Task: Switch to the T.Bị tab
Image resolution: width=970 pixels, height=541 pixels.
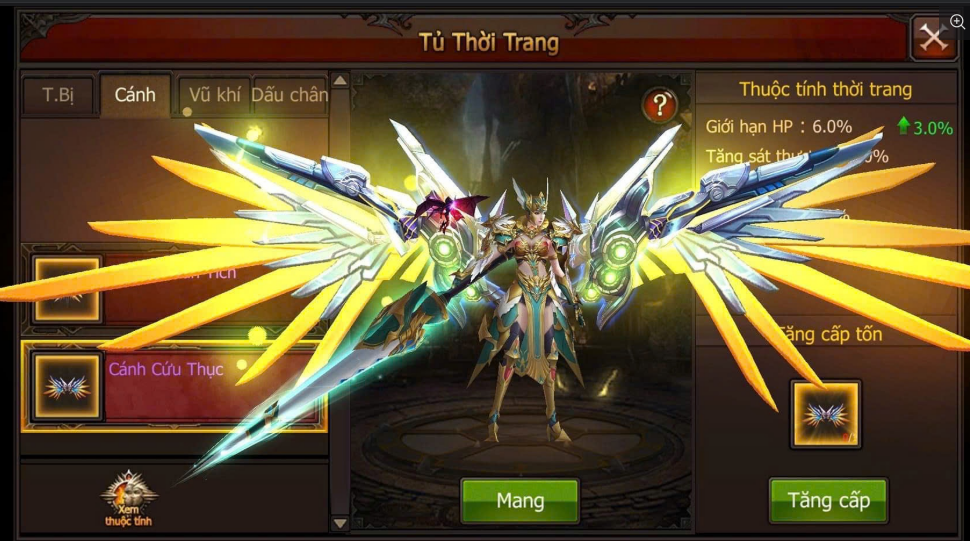Action: 58,96
